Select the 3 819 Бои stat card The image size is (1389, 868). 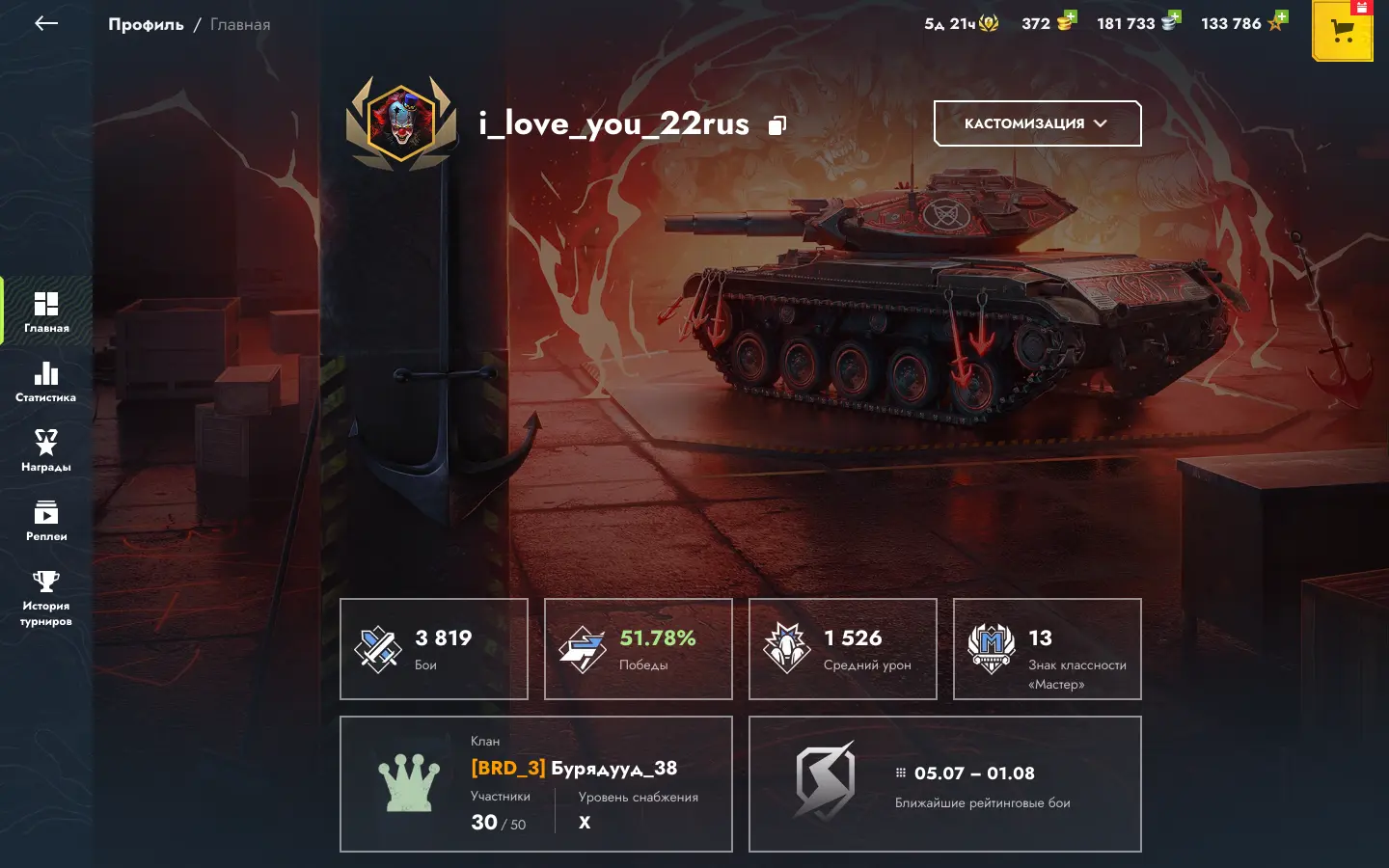pyautogui.click(x=434, y=649)
